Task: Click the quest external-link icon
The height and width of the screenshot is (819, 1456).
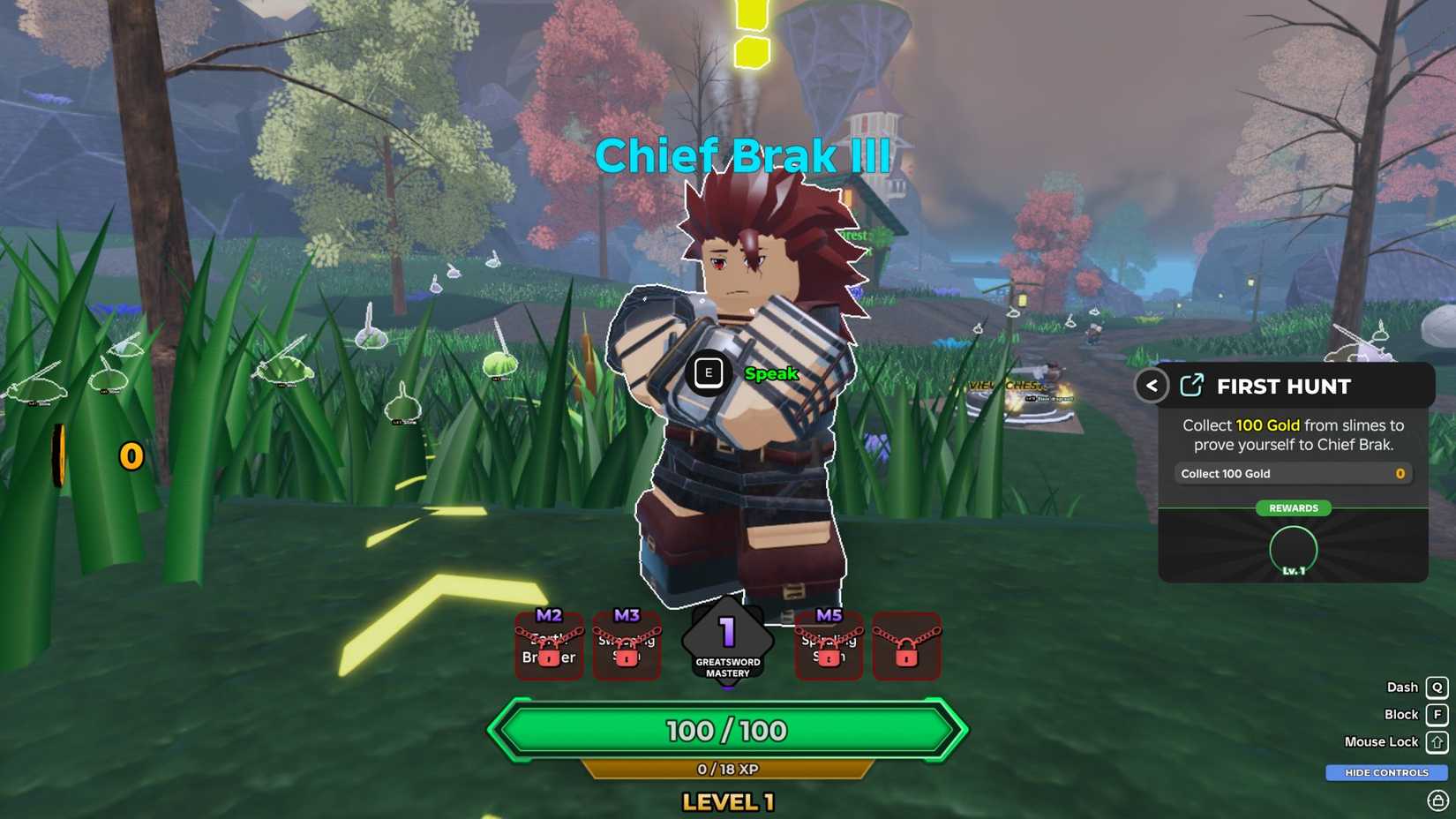Action: click(x=1191, y=386)
